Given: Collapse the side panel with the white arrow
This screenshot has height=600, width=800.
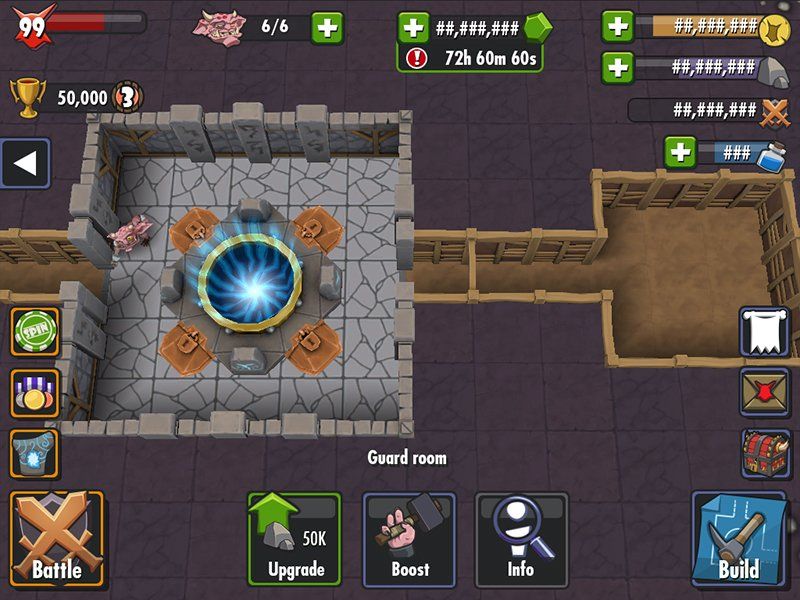Looking at the screenshot, I should pyautogui.click(x=25, y=164).
